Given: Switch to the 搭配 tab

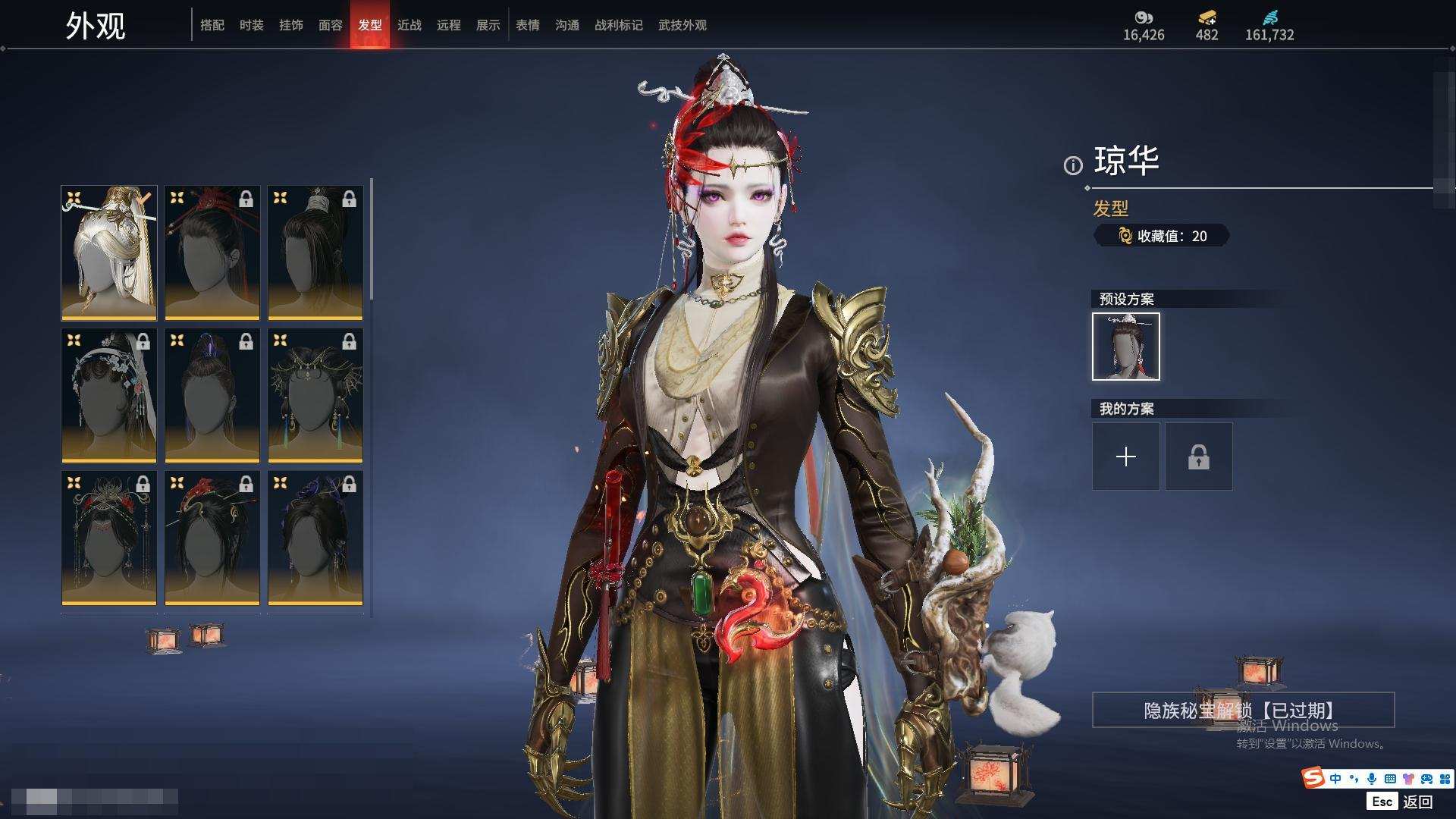Looking at the screenshot, I should click(x=212, y=25).
